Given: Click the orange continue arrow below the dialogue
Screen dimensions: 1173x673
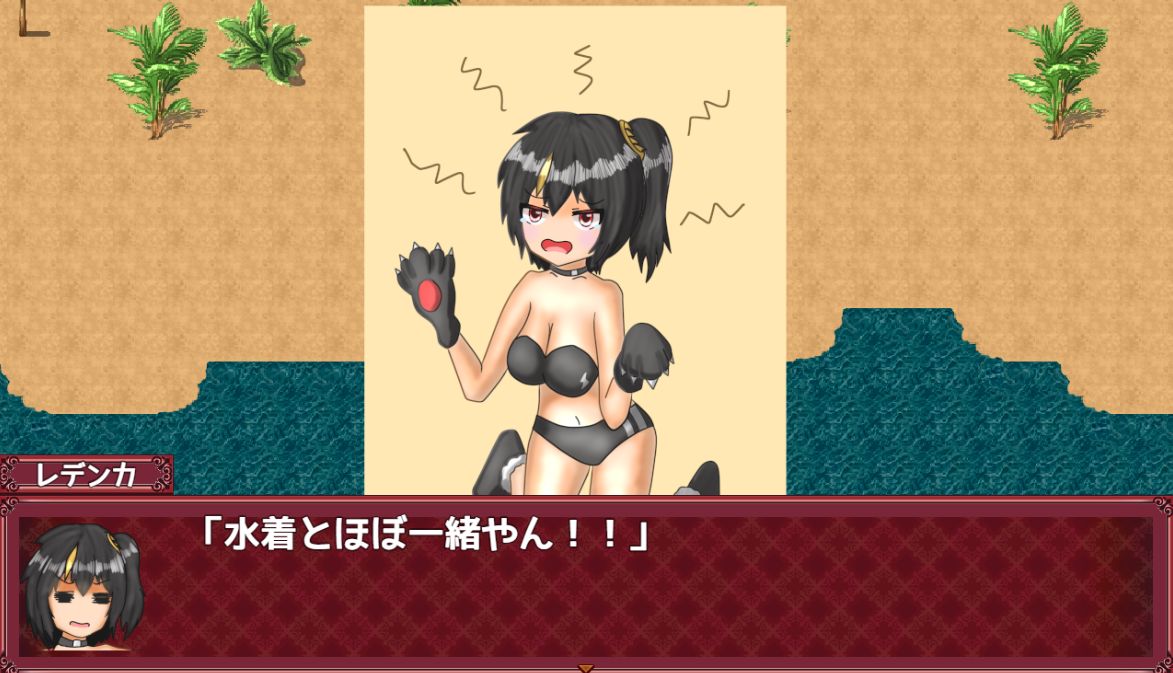Looking at the screenshot, I should 586,667.
